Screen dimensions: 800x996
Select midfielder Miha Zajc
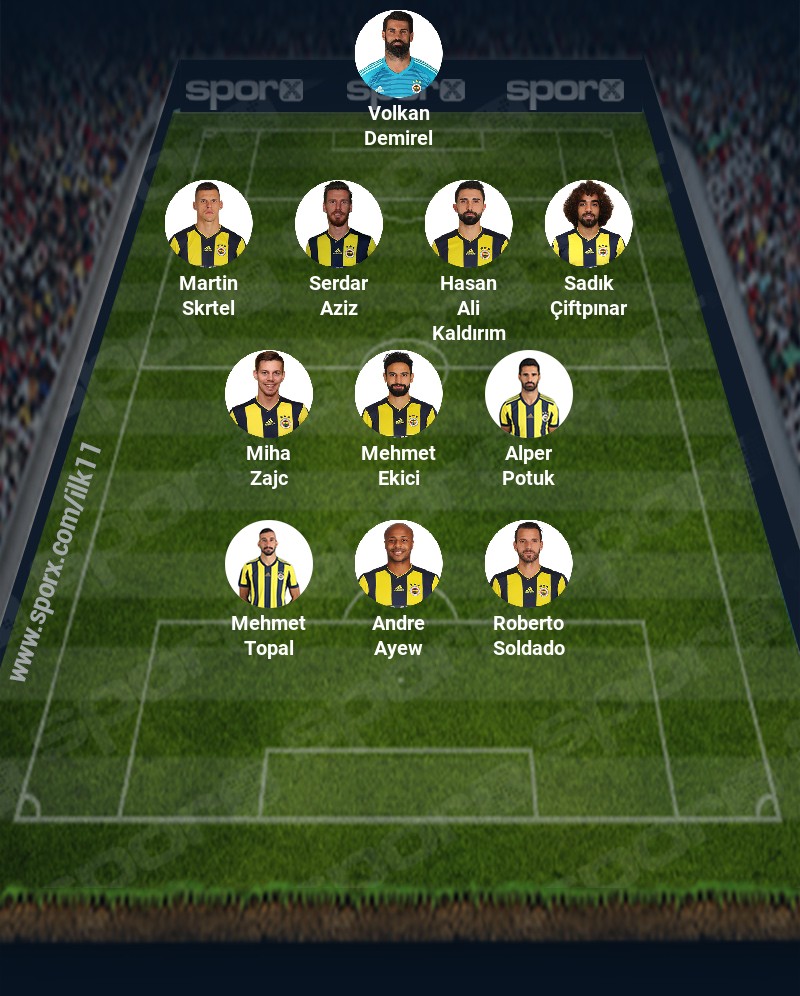click(268, 394)
